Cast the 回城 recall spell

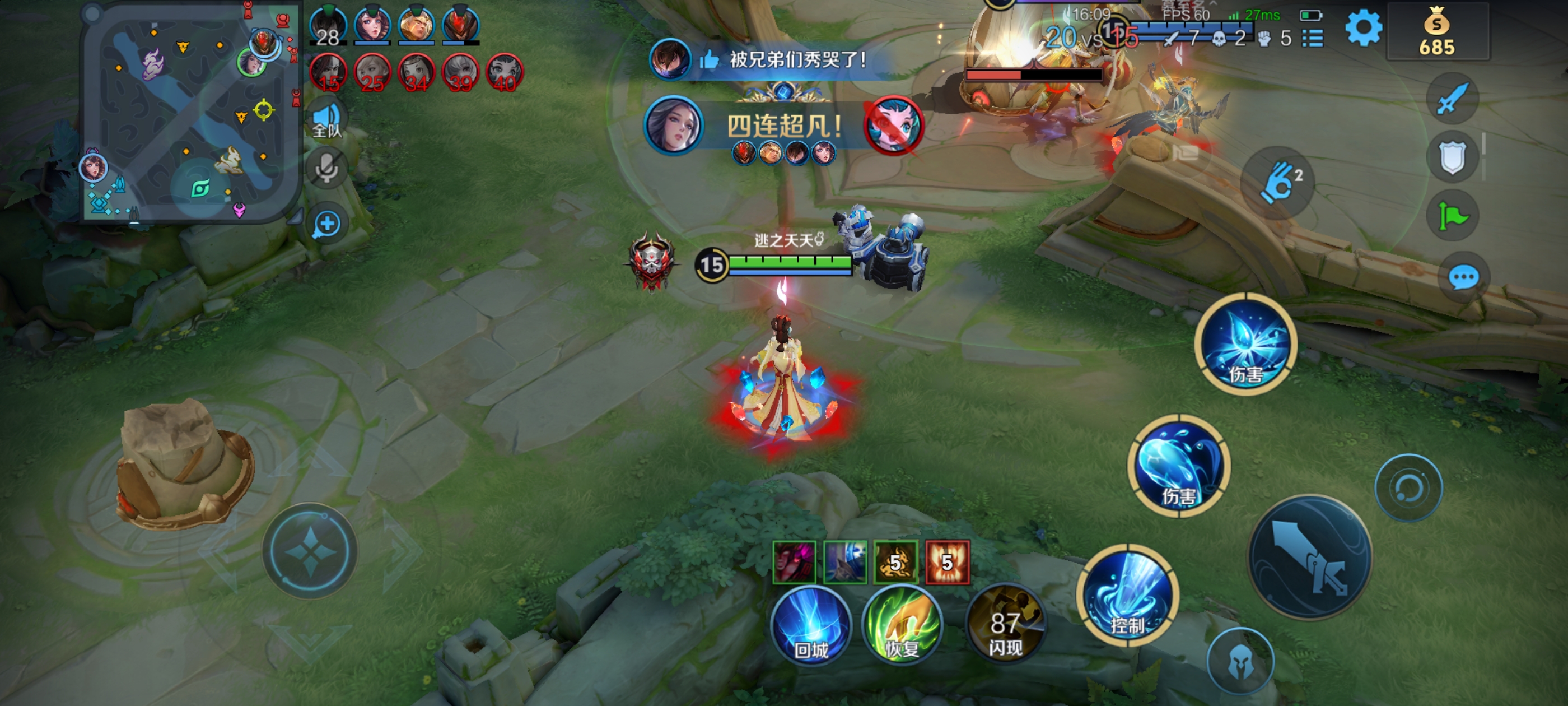coord(811,625)
